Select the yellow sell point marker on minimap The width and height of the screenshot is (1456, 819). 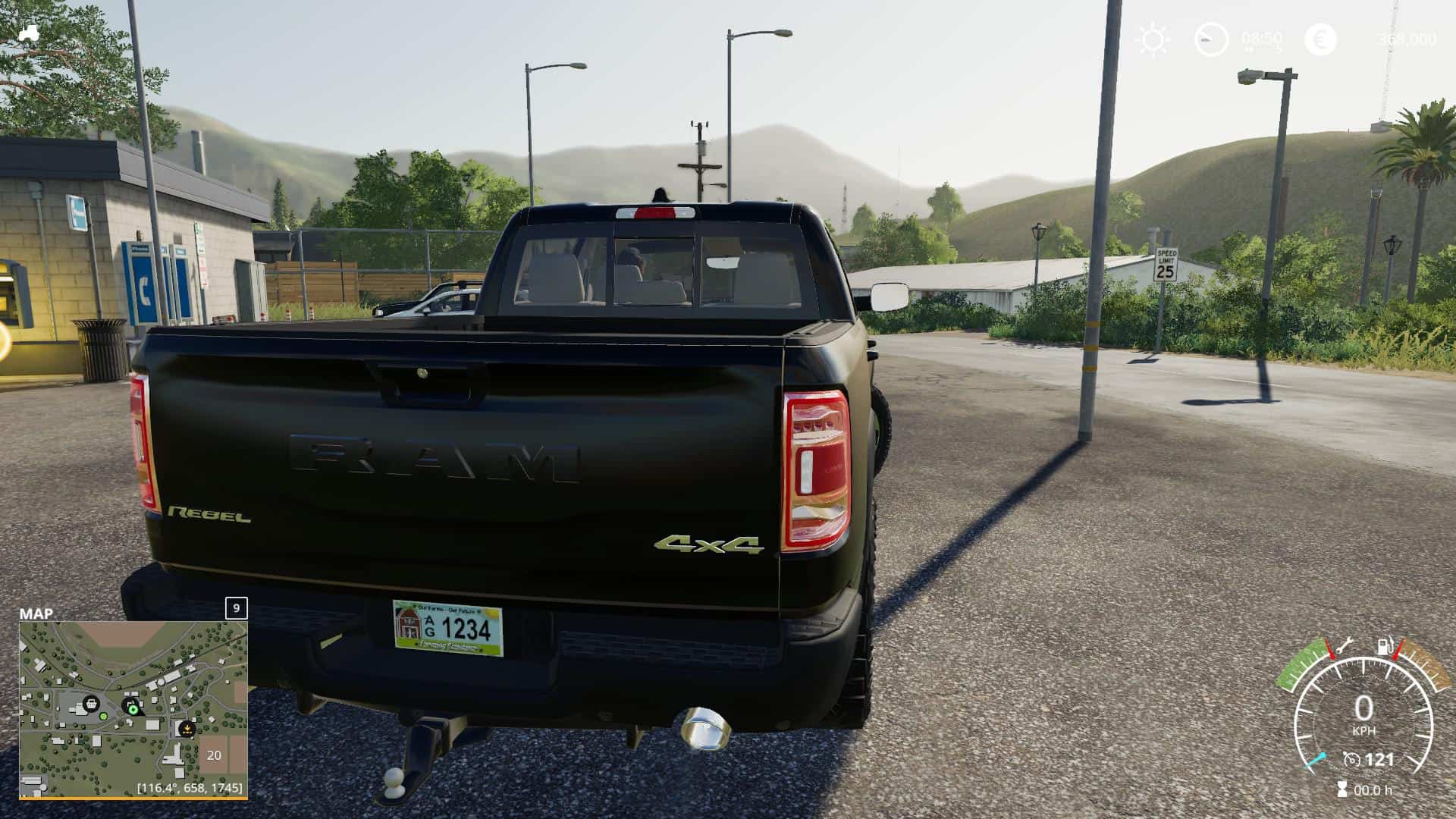(186, 730)
